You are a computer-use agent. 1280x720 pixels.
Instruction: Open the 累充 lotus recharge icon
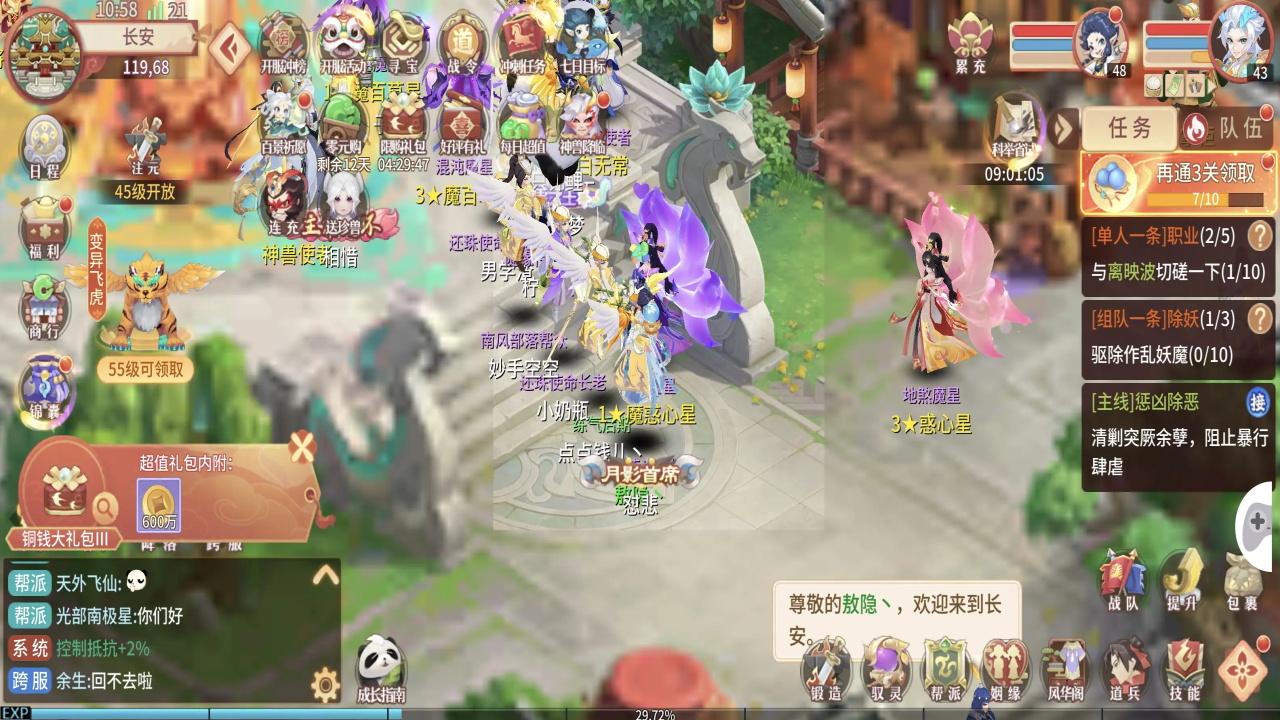[x=970, y=45]
